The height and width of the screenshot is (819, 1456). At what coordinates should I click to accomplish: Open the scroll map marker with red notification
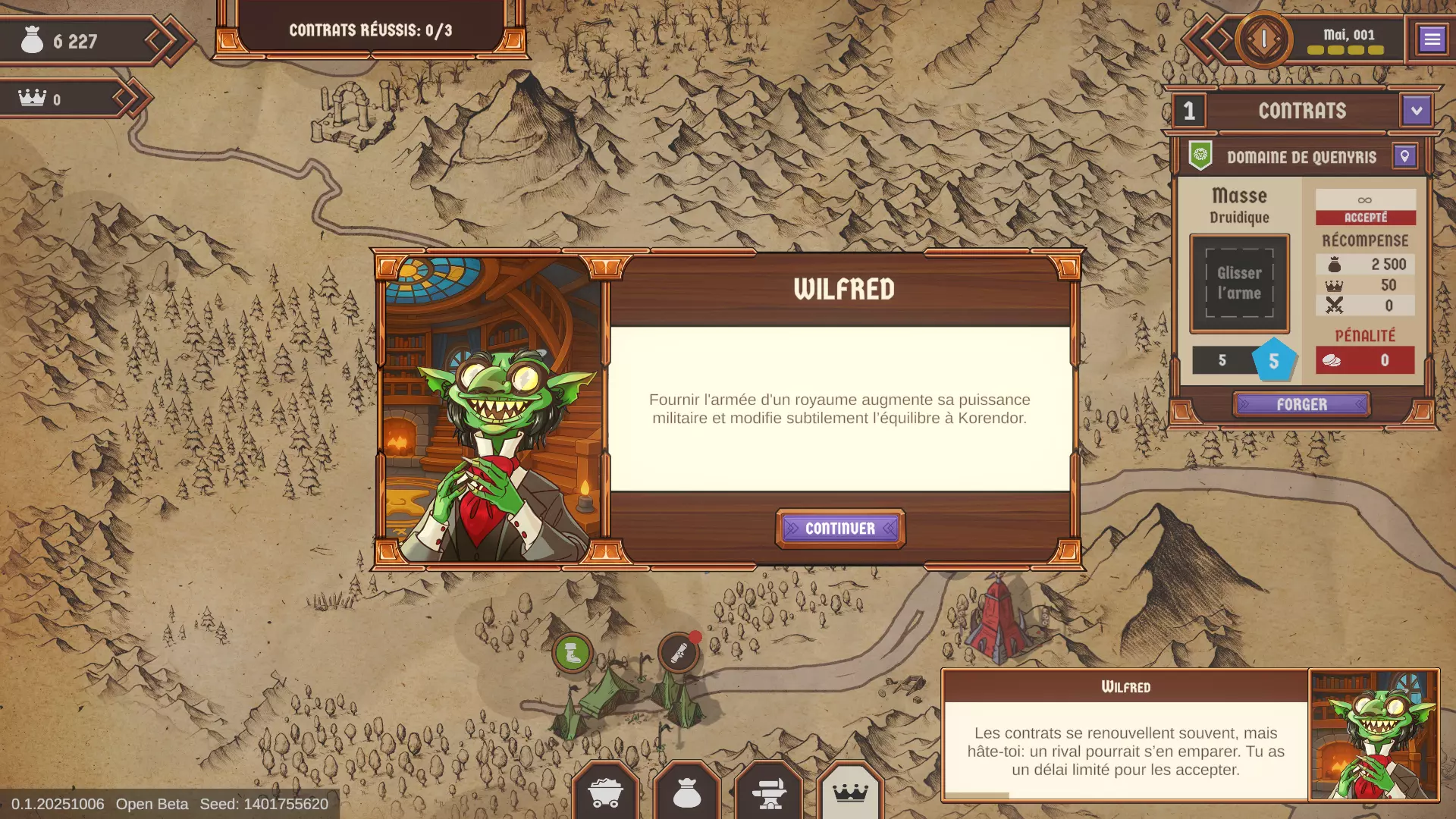pos(678,653)
